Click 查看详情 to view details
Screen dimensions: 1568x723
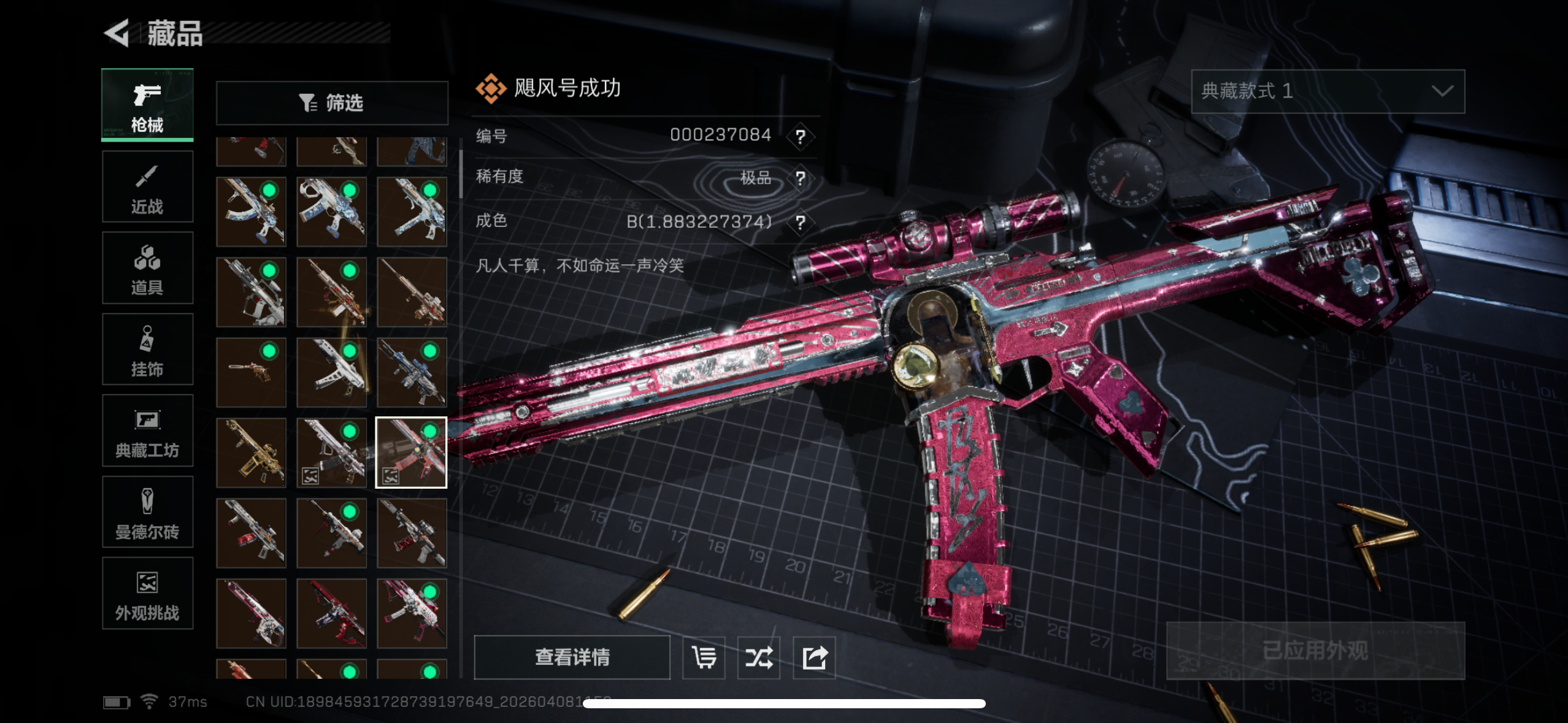point(572,657)
